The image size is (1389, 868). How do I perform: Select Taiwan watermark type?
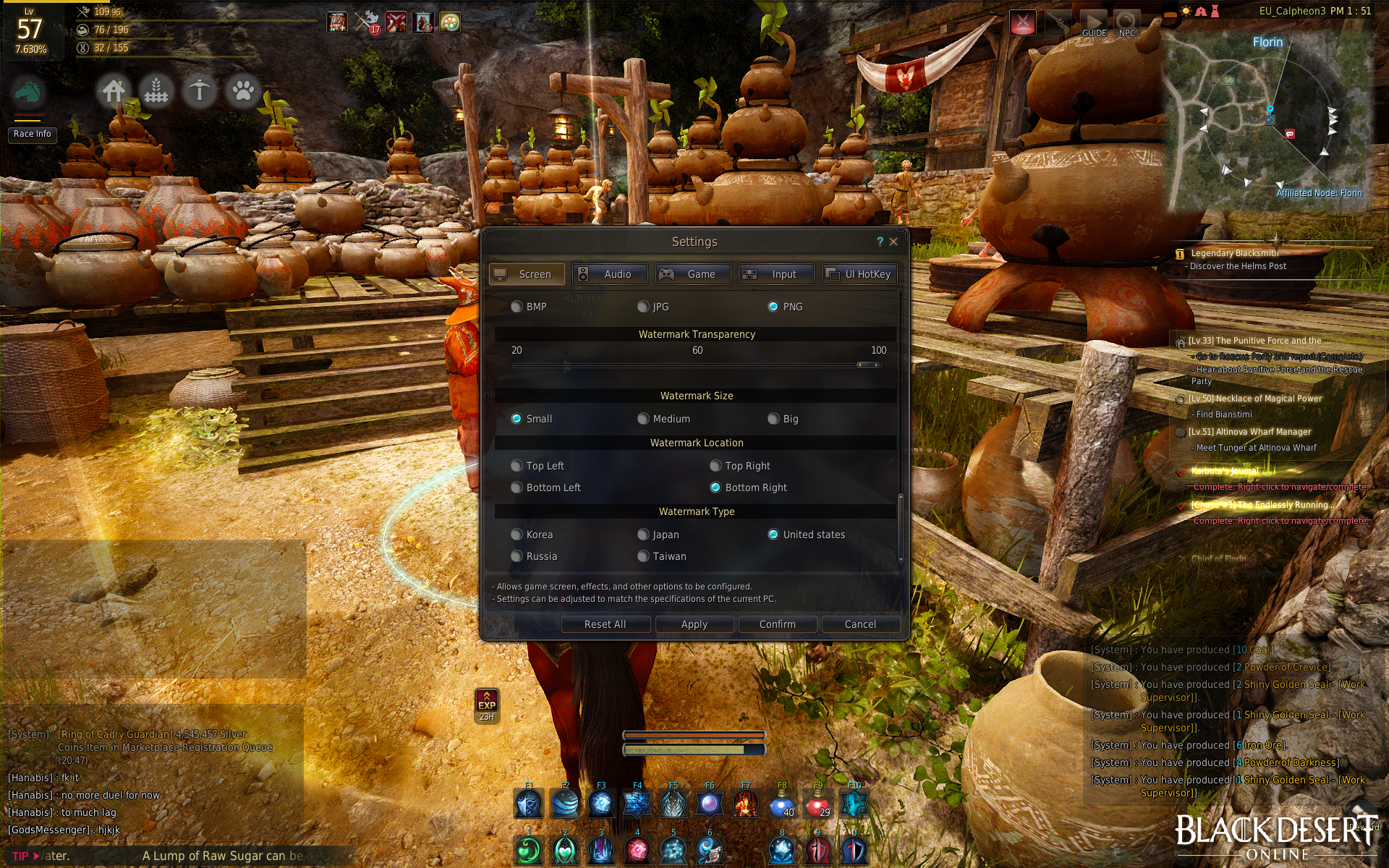pos(643,556)
